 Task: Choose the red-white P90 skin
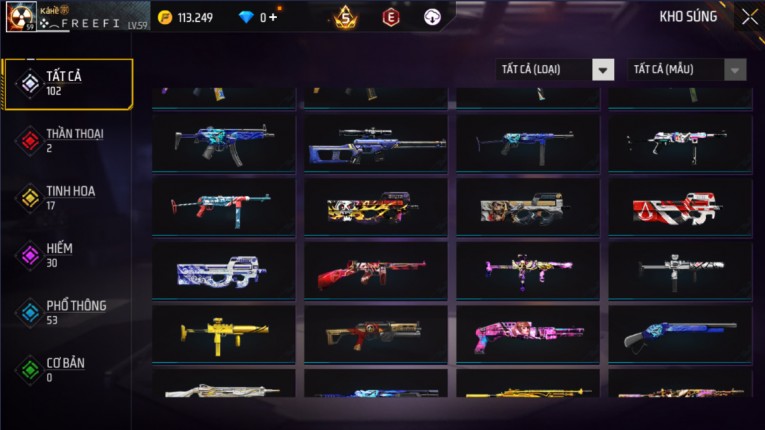click(x=680, y=207)
